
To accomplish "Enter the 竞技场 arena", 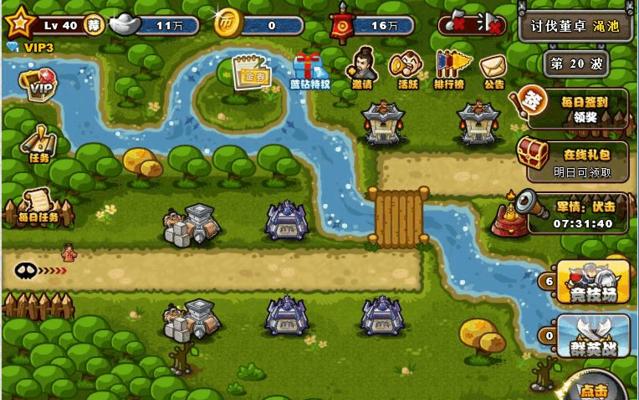I will [x=592, y=282].
